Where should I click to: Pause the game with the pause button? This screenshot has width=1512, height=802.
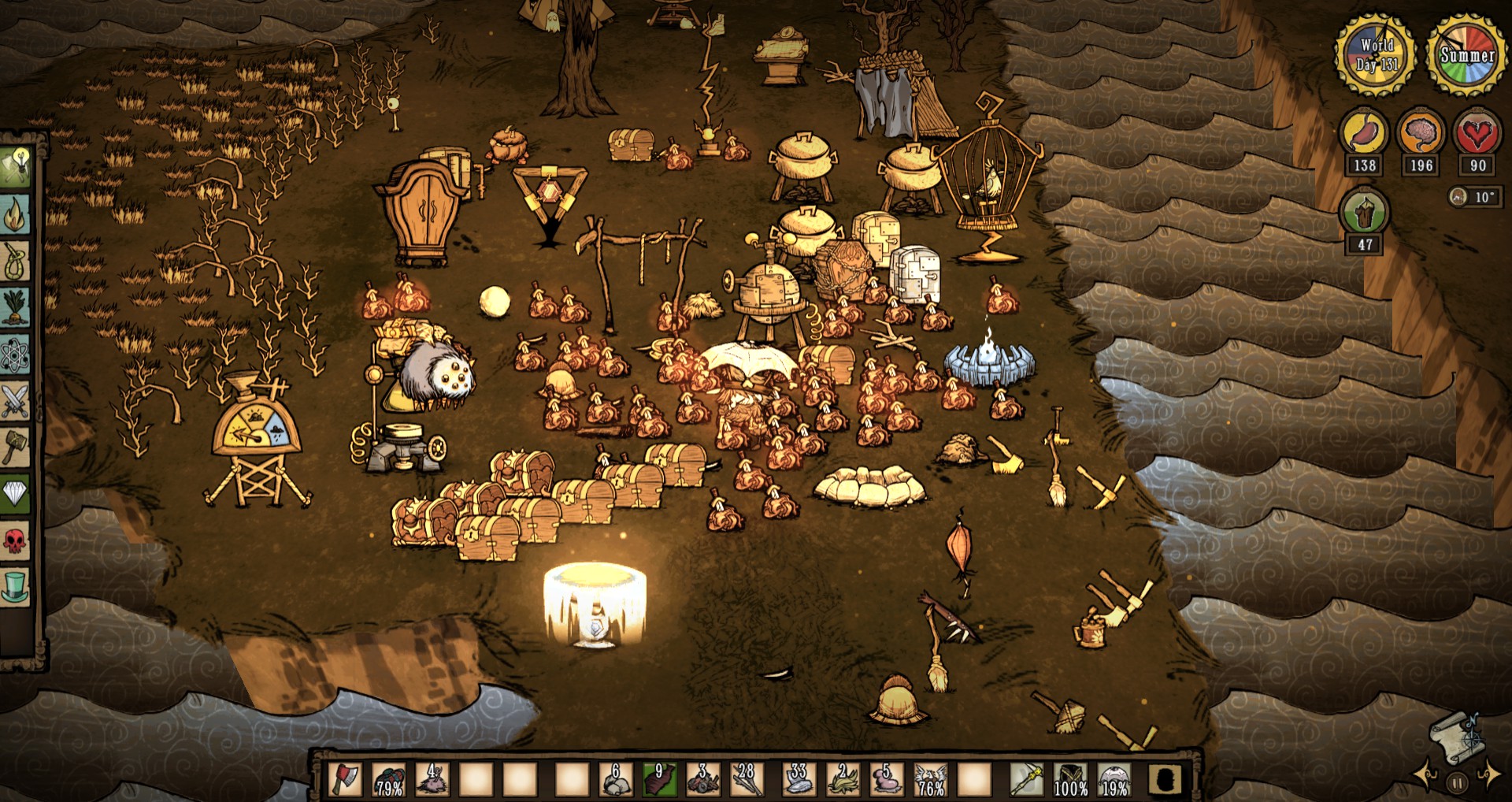[x=1458, y=783]
